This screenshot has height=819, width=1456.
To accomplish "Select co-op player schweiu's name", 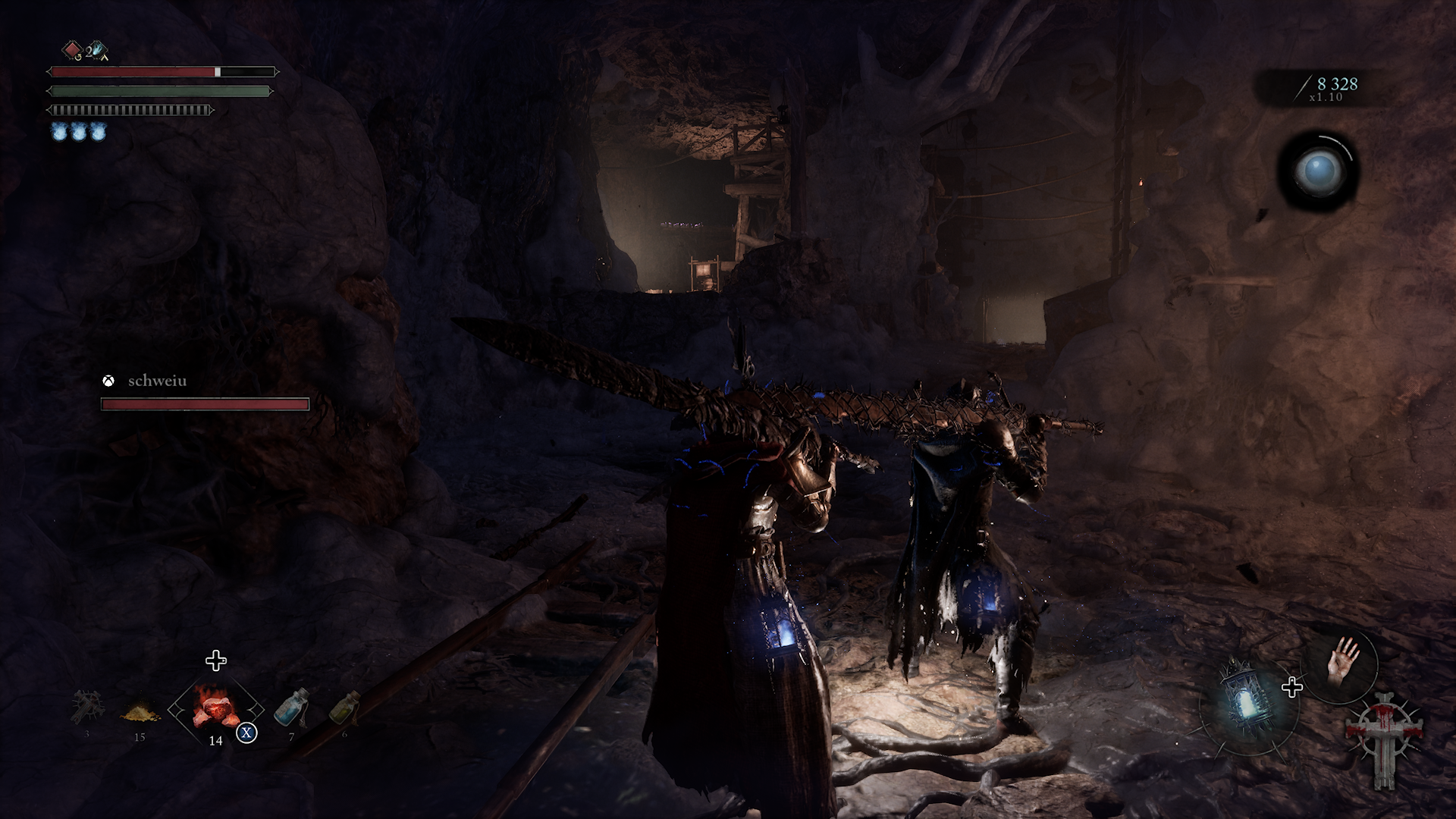I will [x=157, y=381].
